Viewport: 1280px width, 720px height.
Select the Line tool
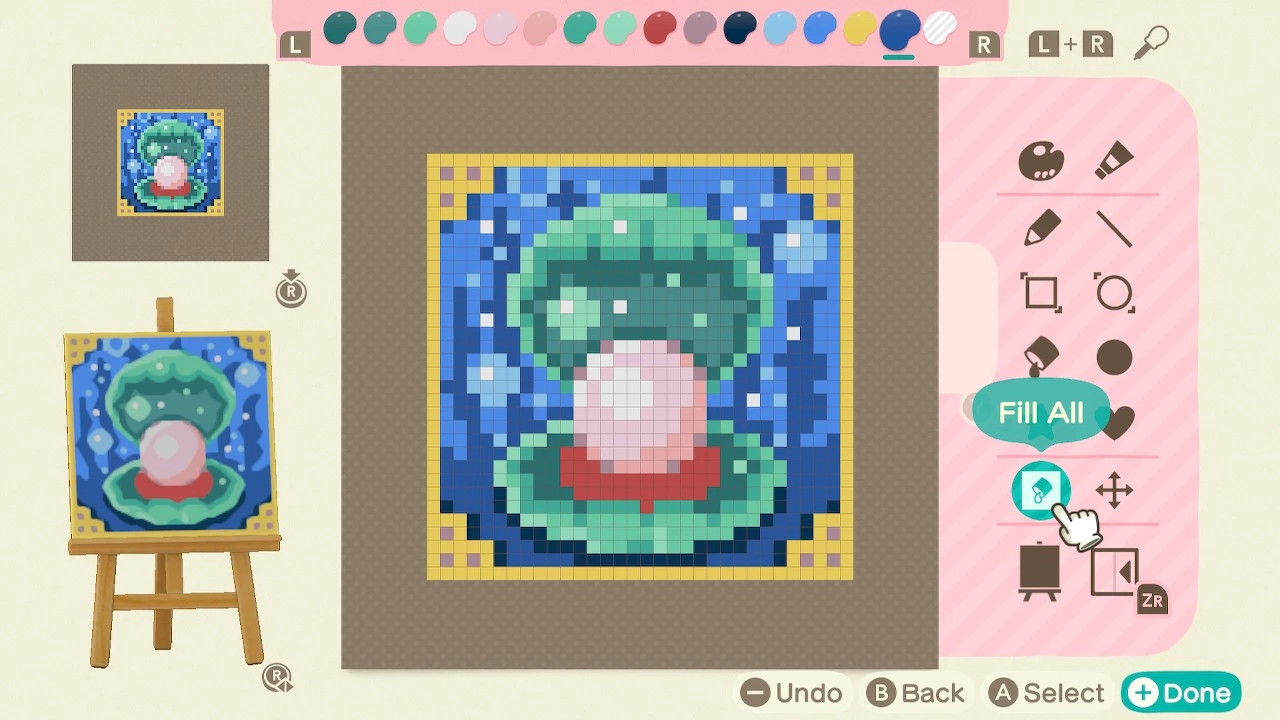[1113, 226]
